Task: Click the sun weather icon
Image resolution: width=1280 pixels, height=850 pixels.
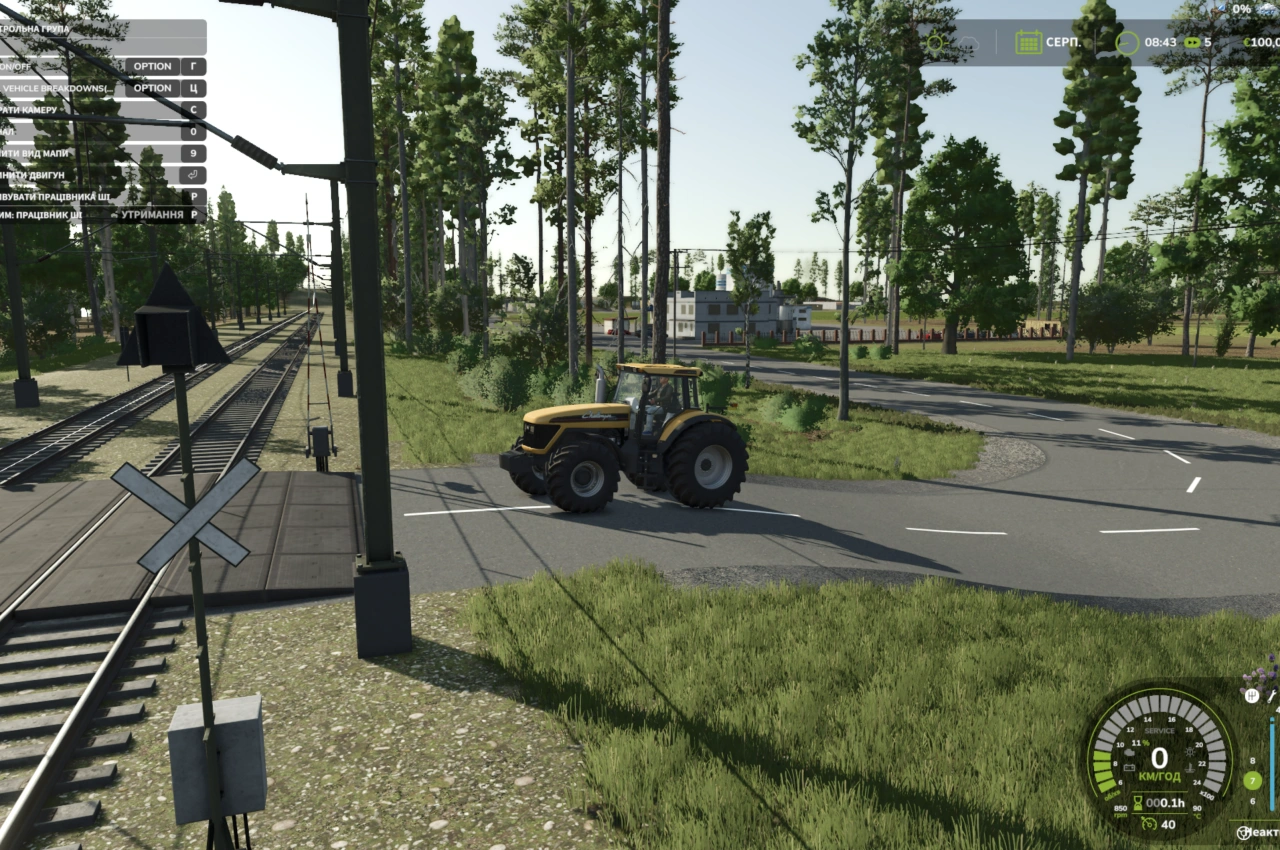Action: (x=936, y=42)
